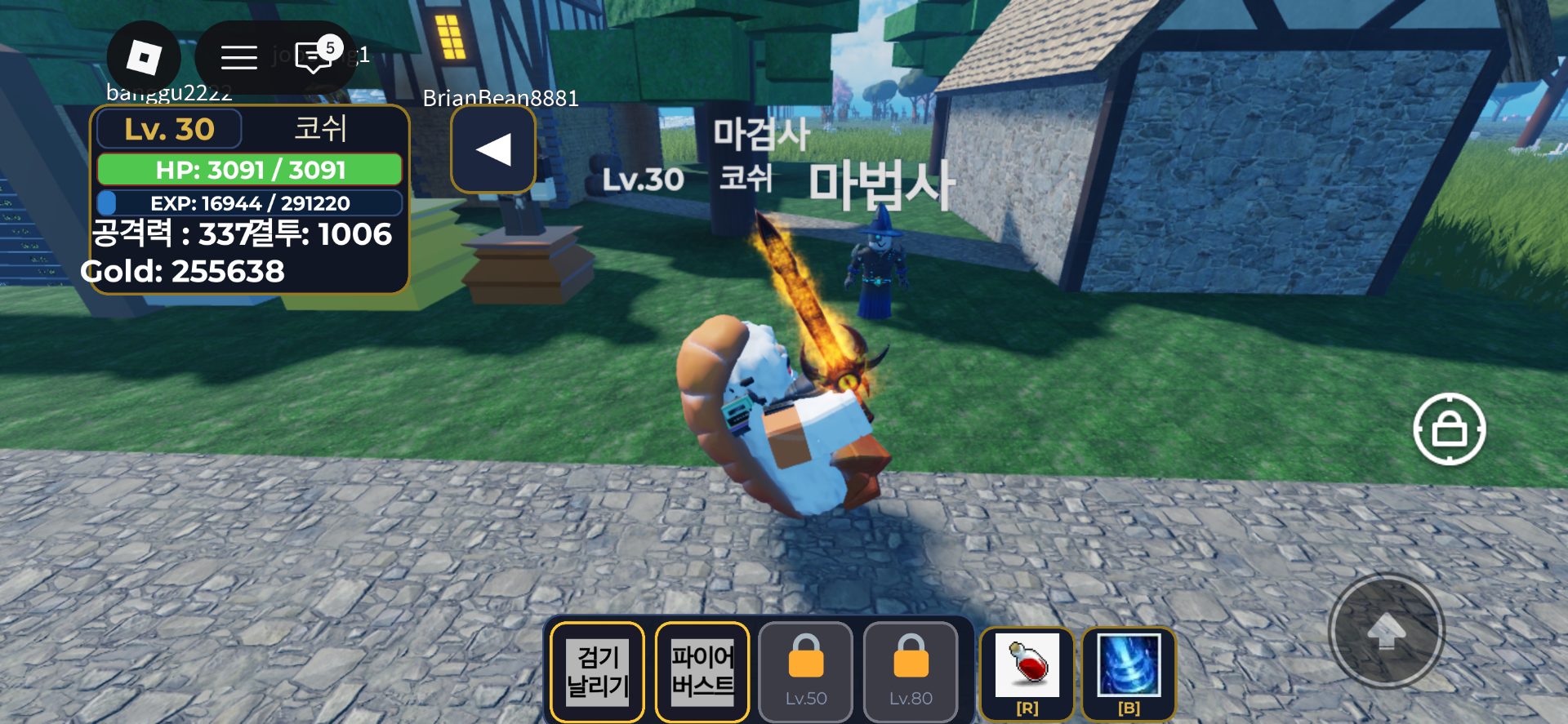Select the Lv. 30 level badge
Viewport: 1568px width, 724px height.
pyautogui.click(x=167, y=128)
